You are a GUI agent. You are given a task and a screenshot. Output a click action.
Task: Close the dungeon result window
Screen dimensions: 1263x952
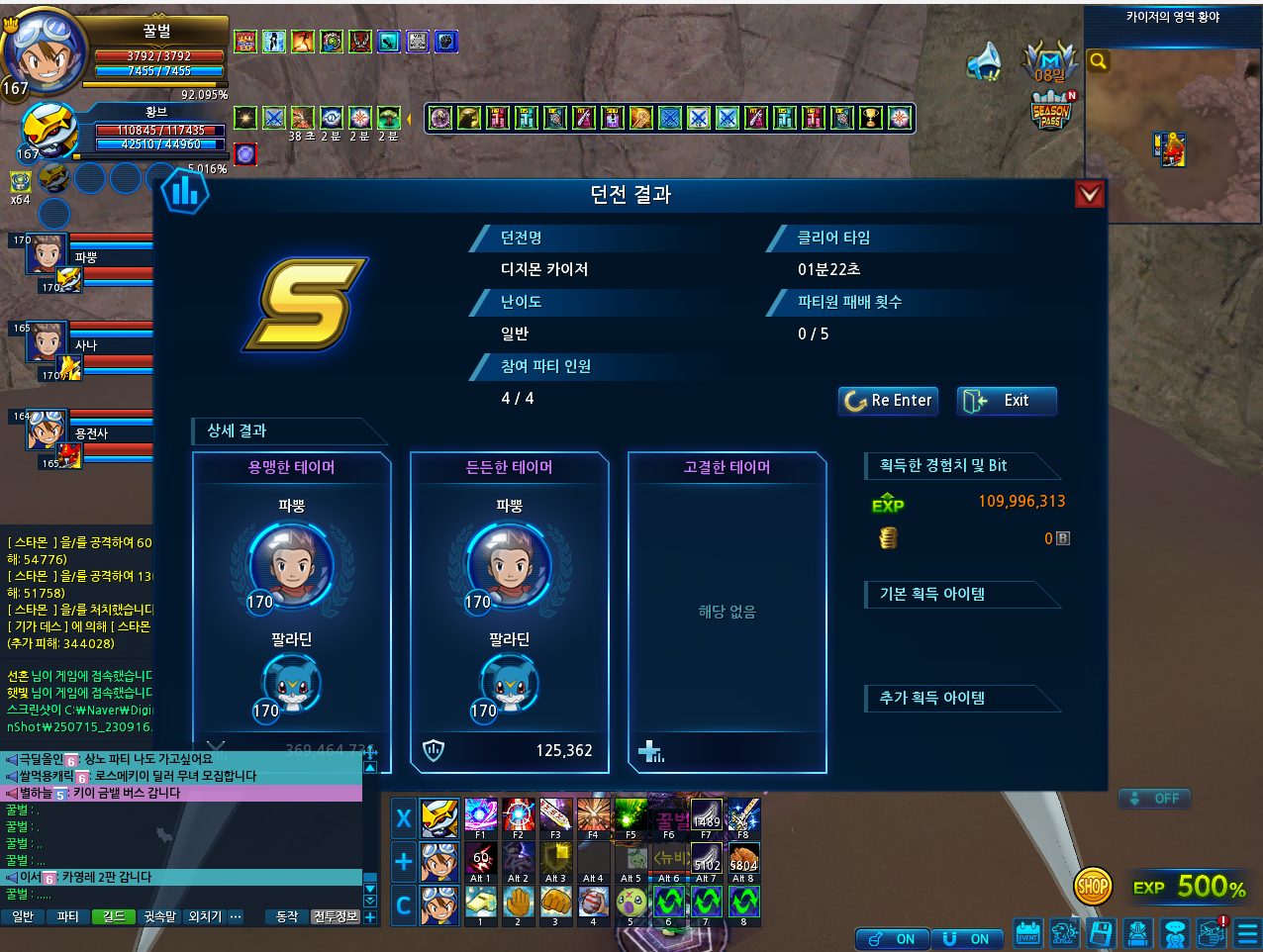point(1089,195)
